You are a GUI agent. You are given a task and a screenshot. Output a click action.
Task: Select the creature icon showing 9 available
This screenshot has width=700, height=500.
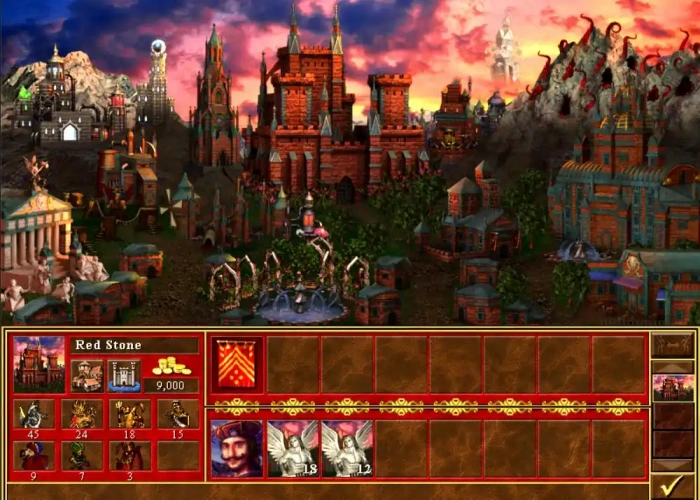pos(34,456)
